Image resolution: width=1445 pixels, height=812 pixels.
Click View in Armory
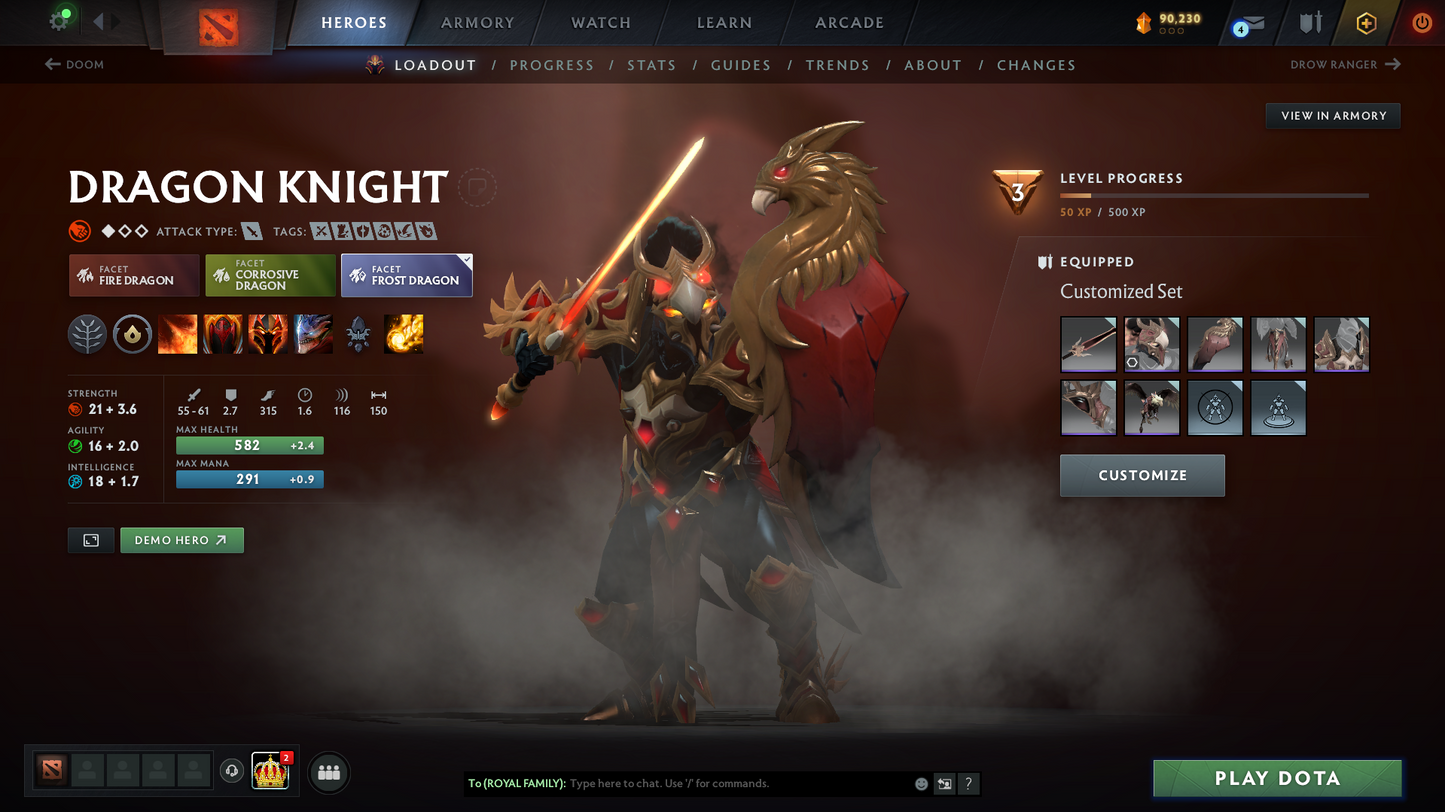pos(1333,116)
